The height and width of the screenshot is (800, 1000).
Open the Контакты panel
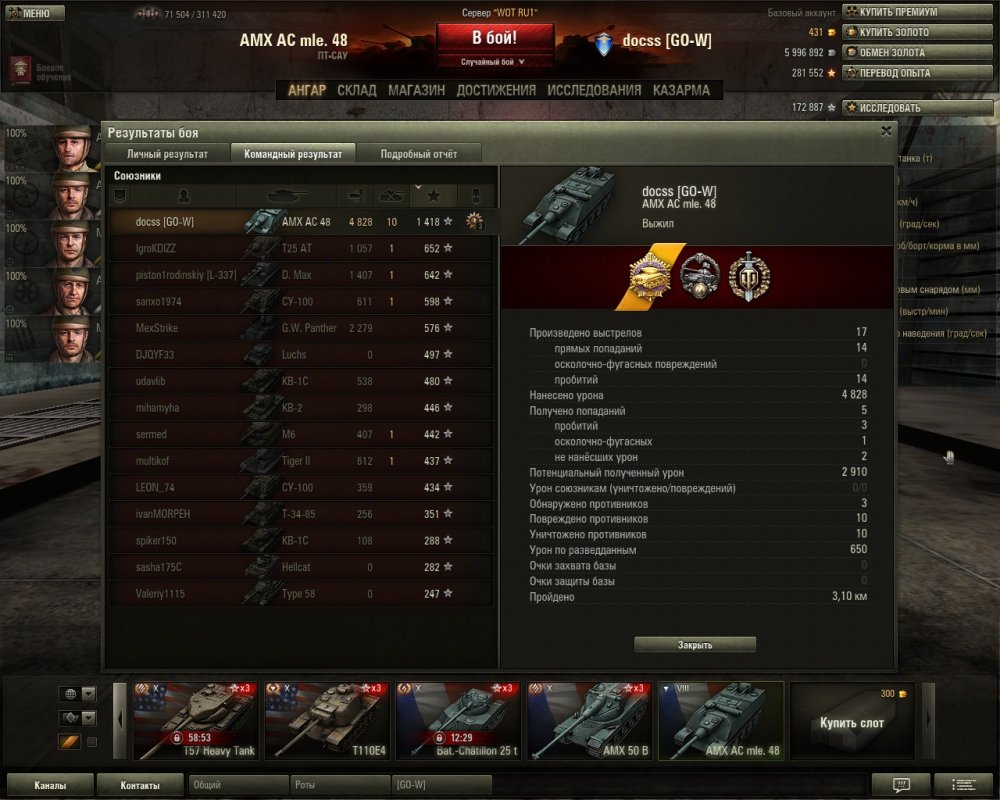click(139, 785)
